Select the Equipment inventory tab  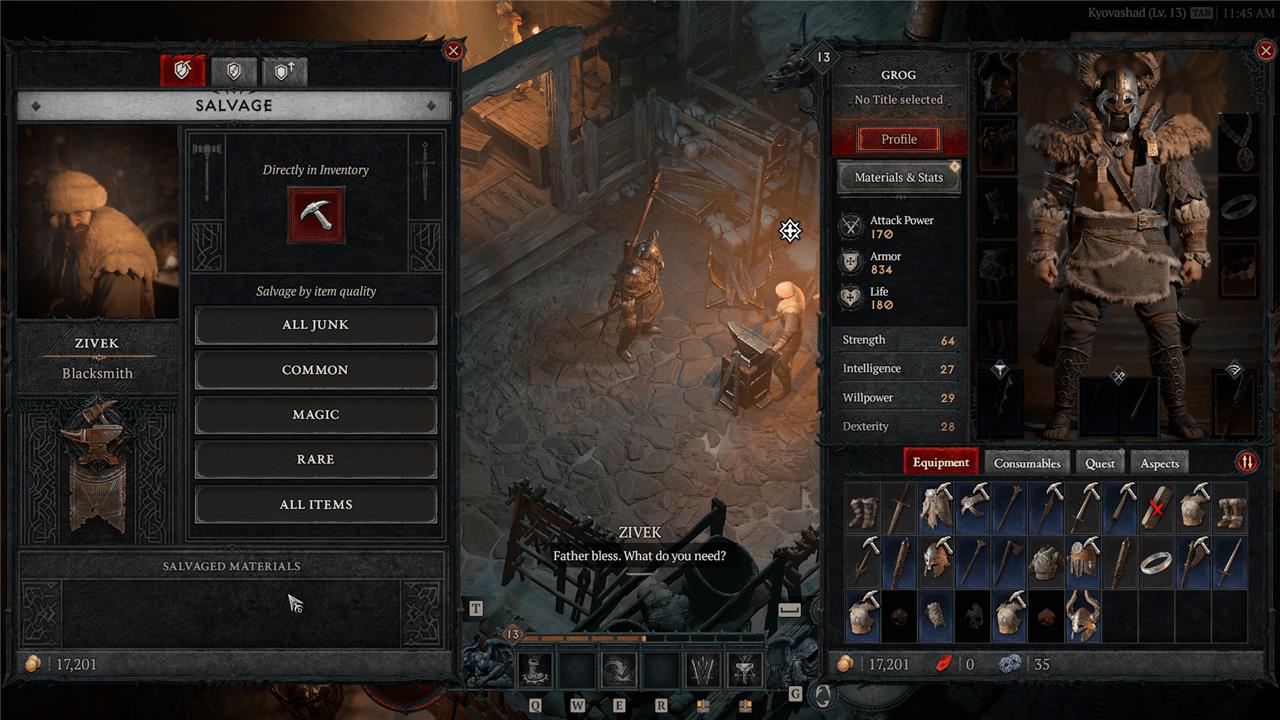click(940, 462)
